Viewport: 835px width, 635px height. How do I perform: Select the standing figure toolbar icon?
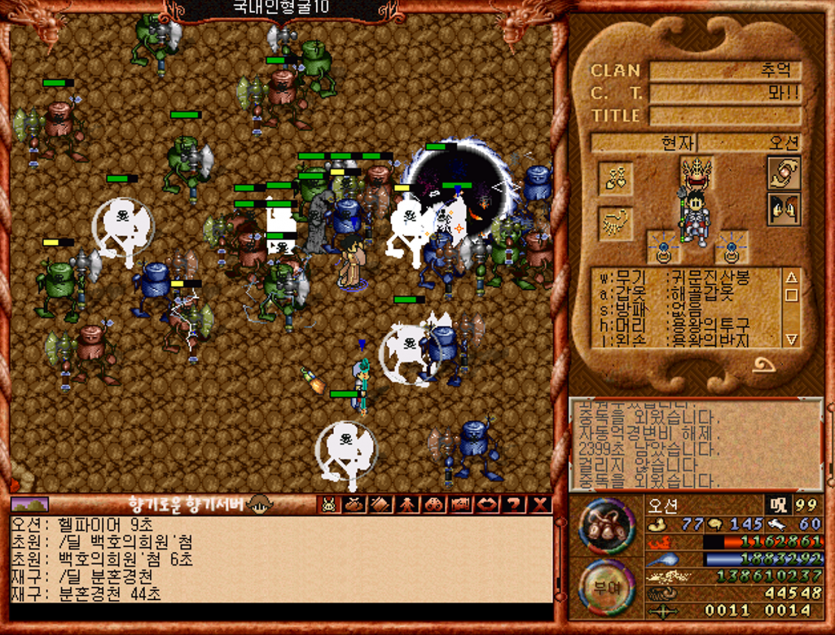[x=409, y=505]
